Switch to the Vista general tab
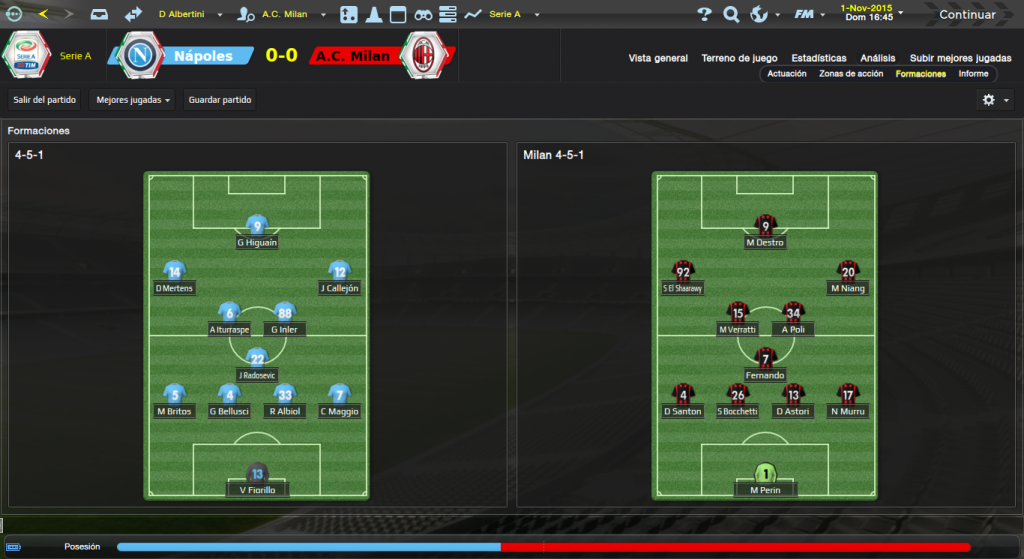1024x559 pixels. tap(658, 58)
